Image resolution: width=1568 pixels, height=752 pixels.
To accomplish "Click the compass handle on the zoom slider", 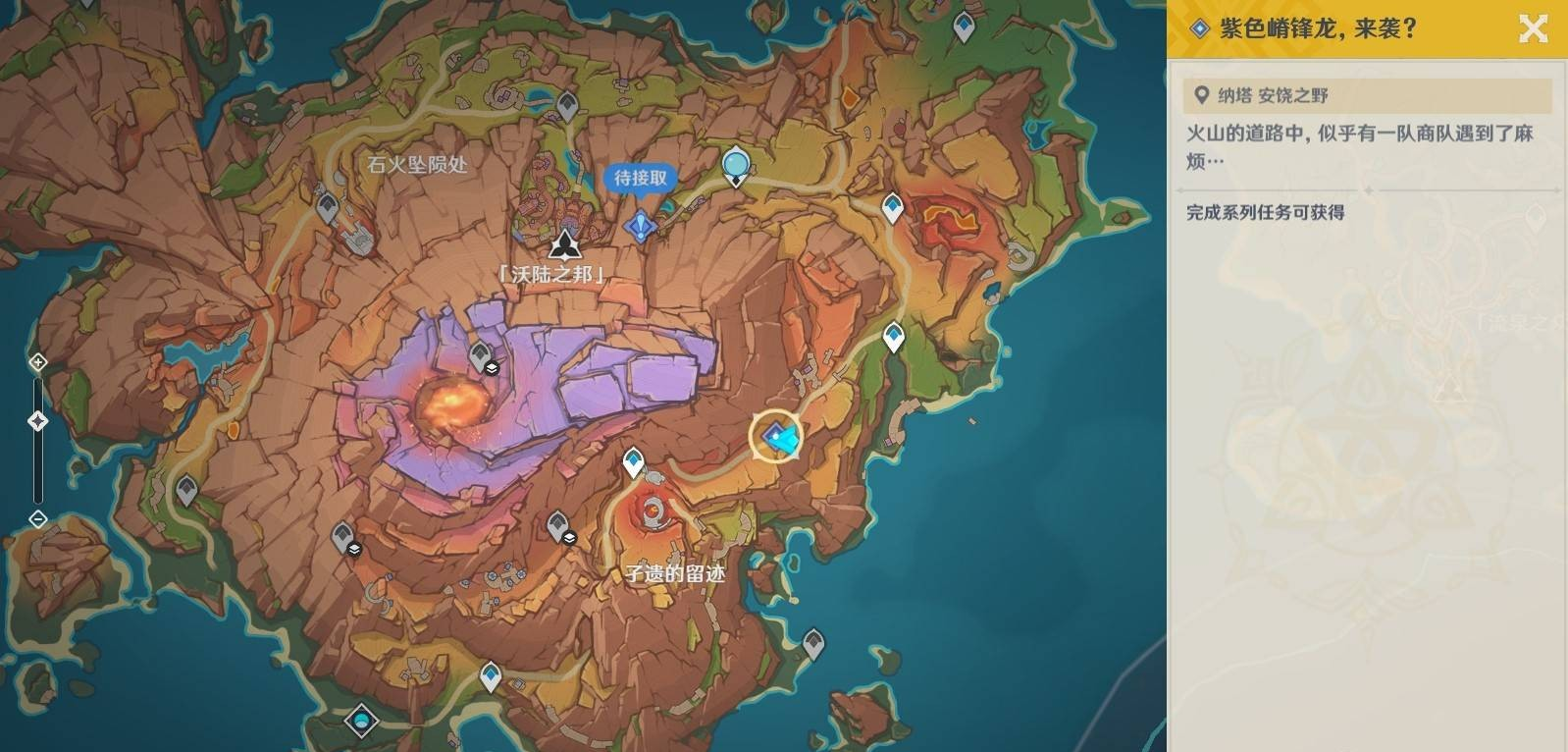I will coord(36,420).
